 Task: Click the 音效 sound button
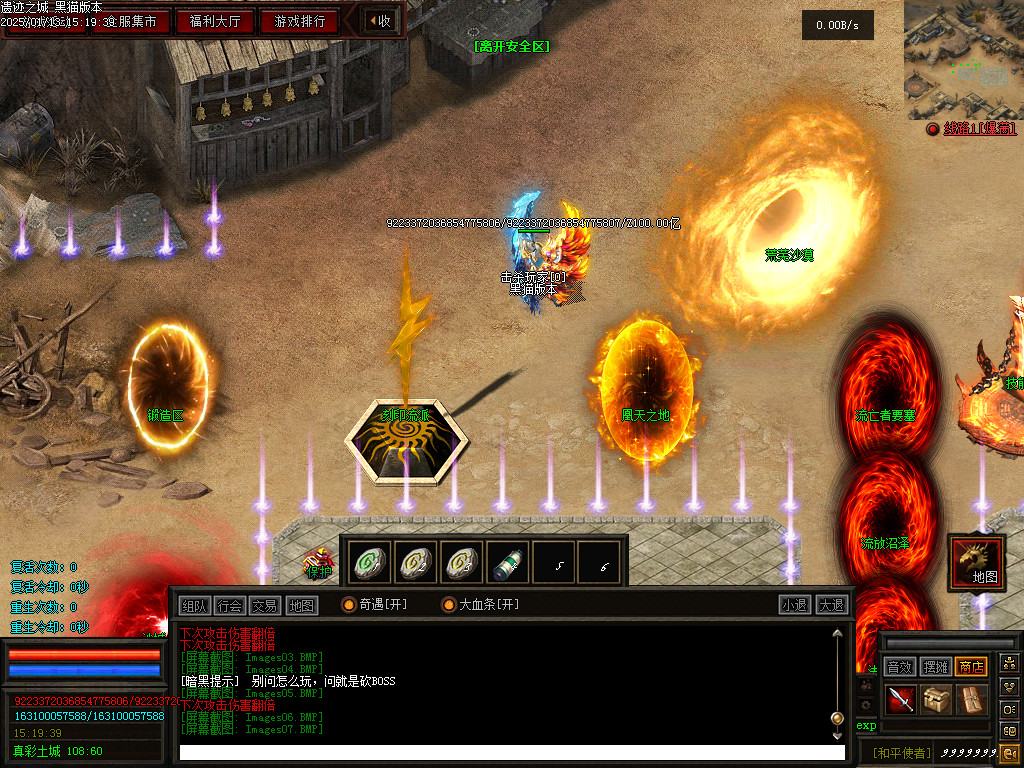point(900,667)
